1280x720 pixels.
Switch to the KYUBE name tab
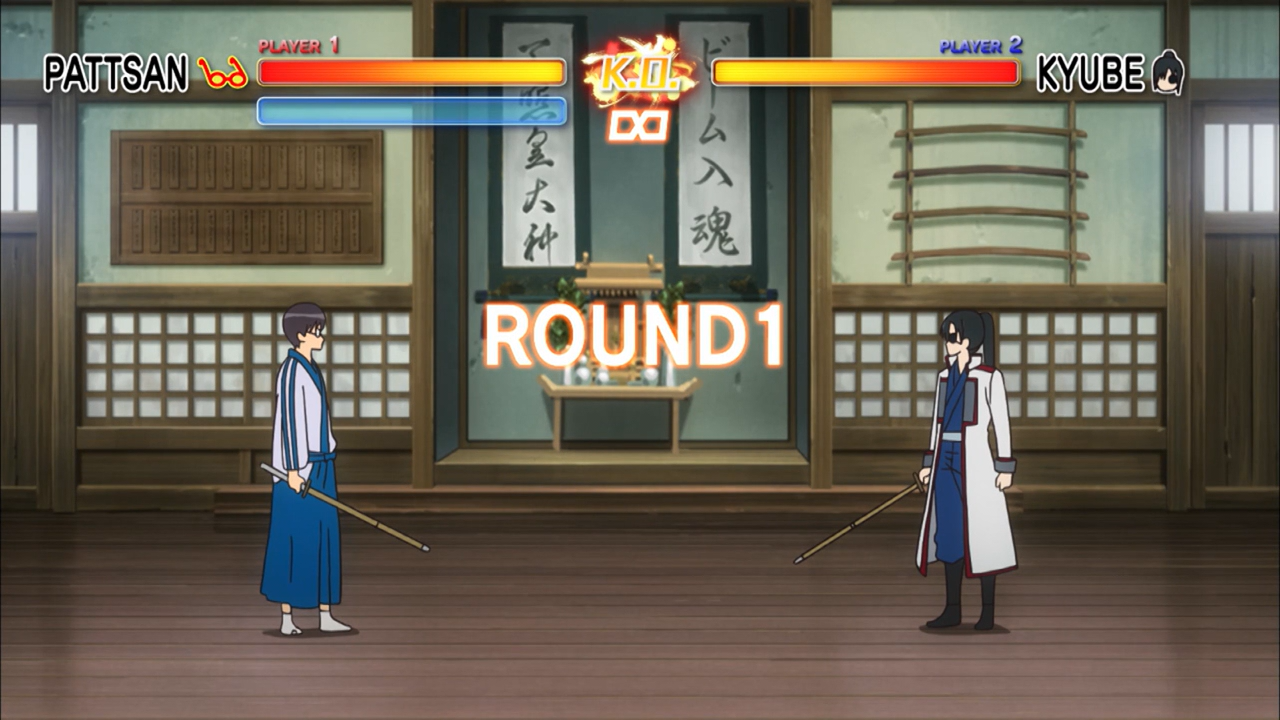point(1088,70)
